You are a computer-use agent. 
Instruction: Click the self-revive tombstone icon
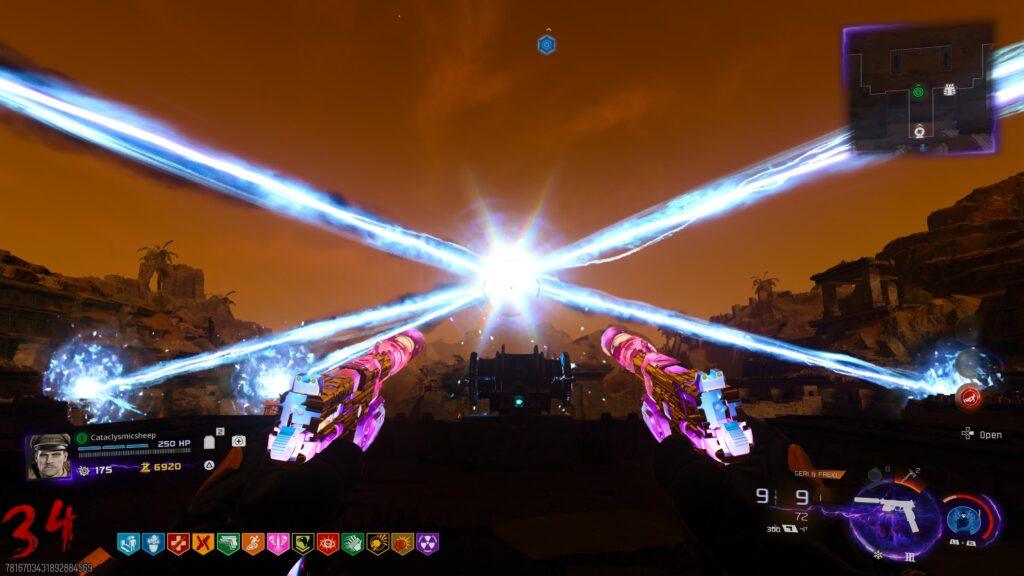(x=210, y=442)
